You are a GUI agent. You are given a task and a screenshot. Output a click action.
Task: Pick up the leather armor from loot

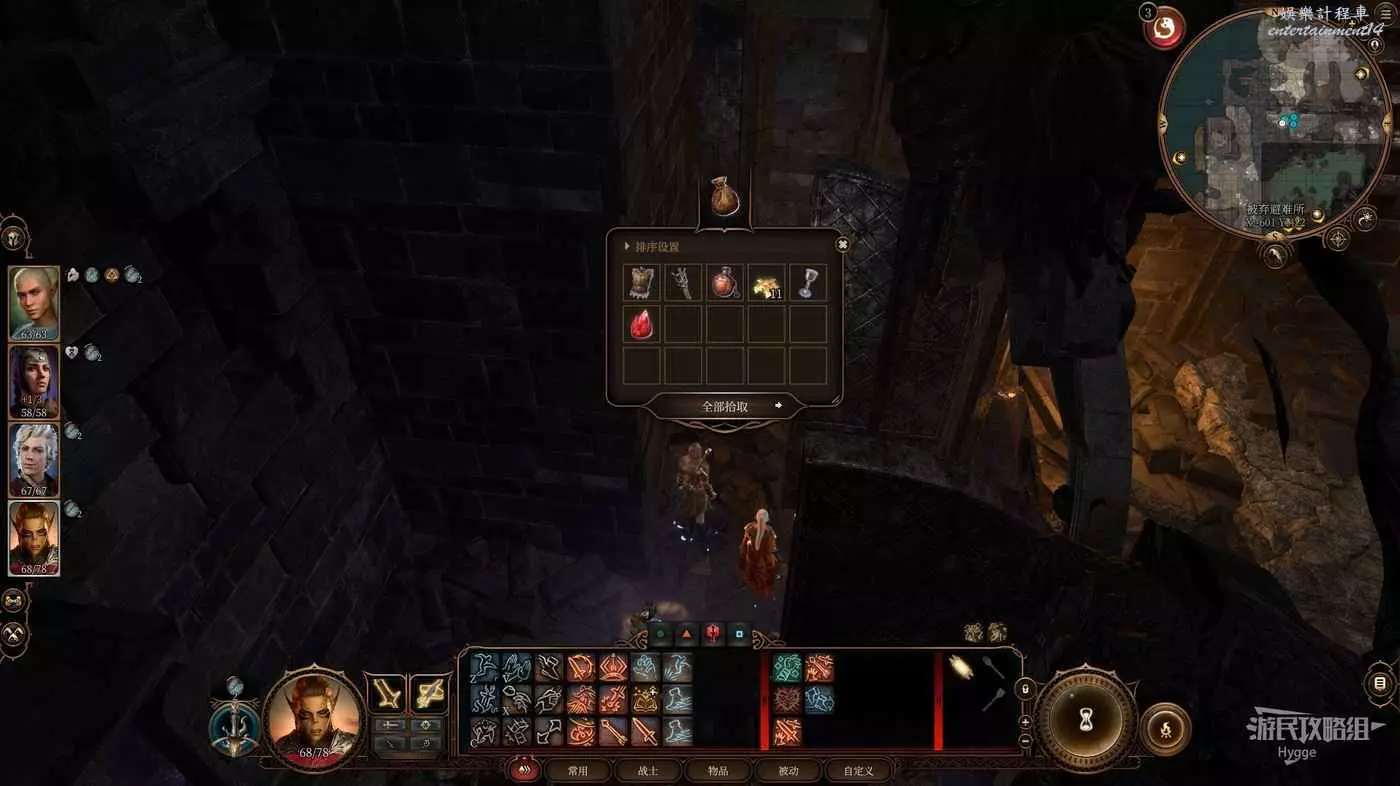coord(642,283)
